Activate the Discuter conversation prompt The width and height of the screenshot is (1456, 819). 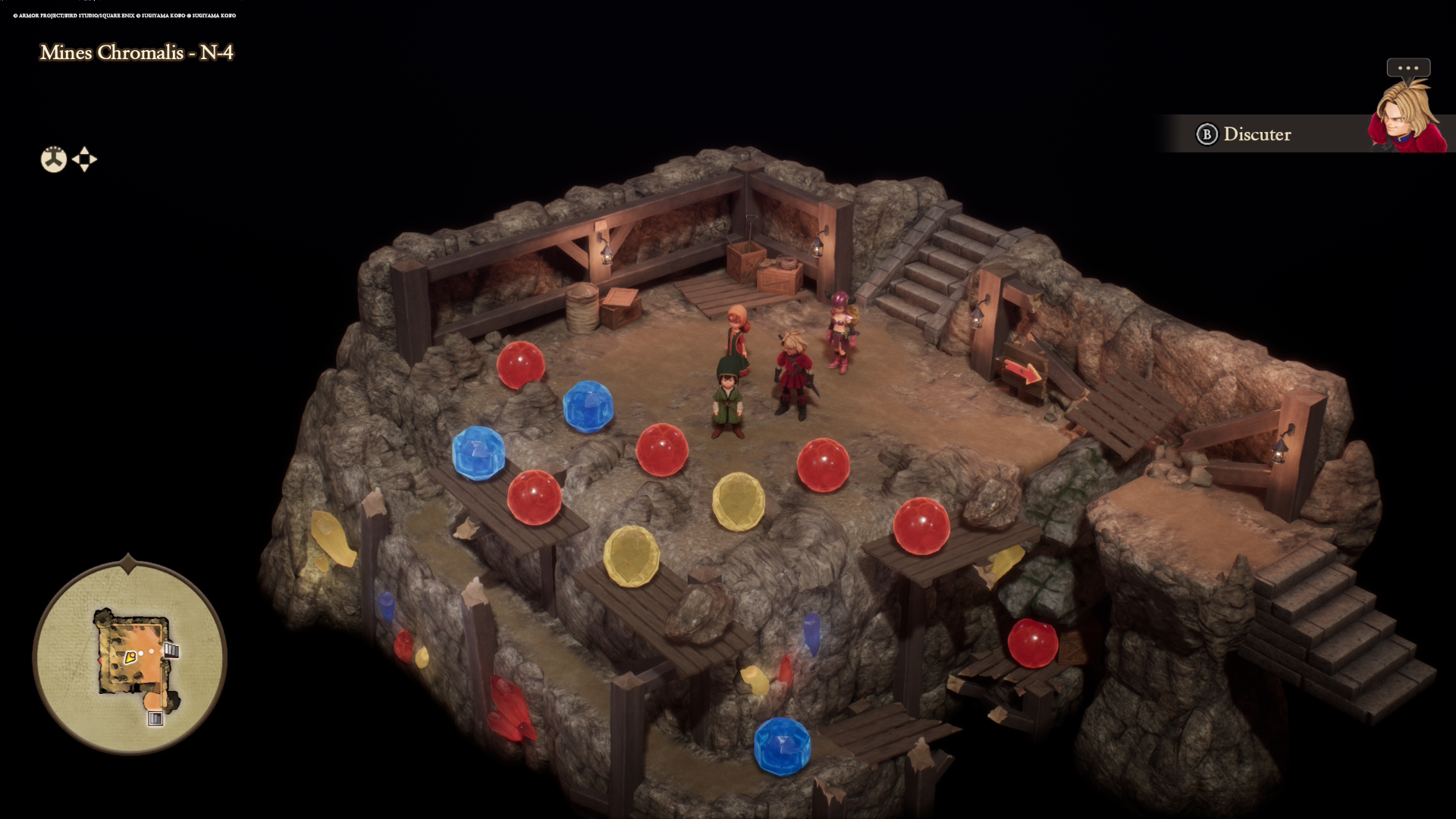tap(1257, 134)
